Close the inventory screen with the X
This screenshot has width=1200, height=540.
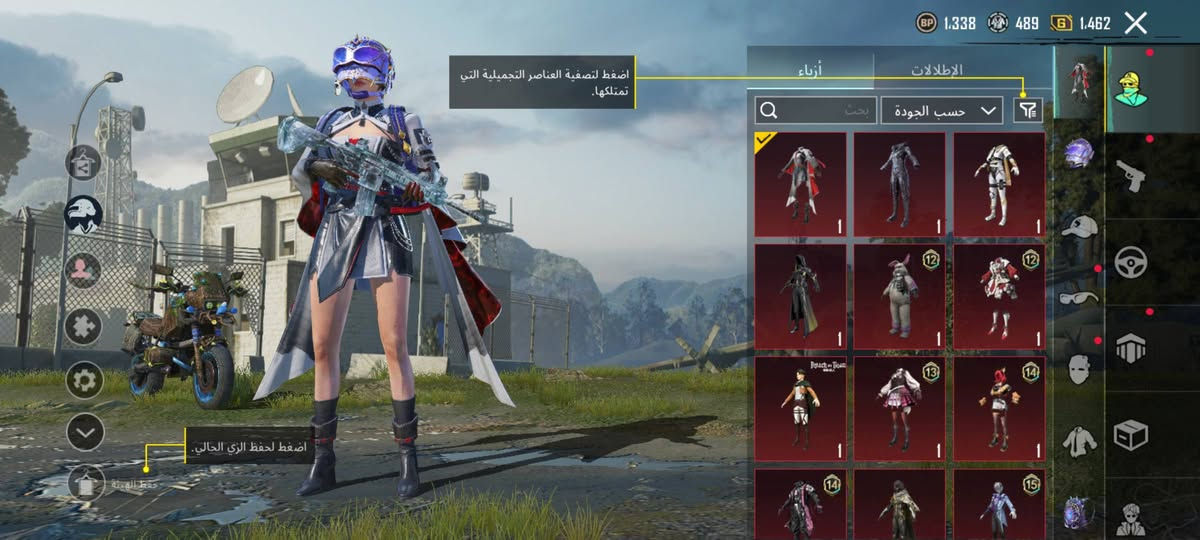click(1135, 23)
